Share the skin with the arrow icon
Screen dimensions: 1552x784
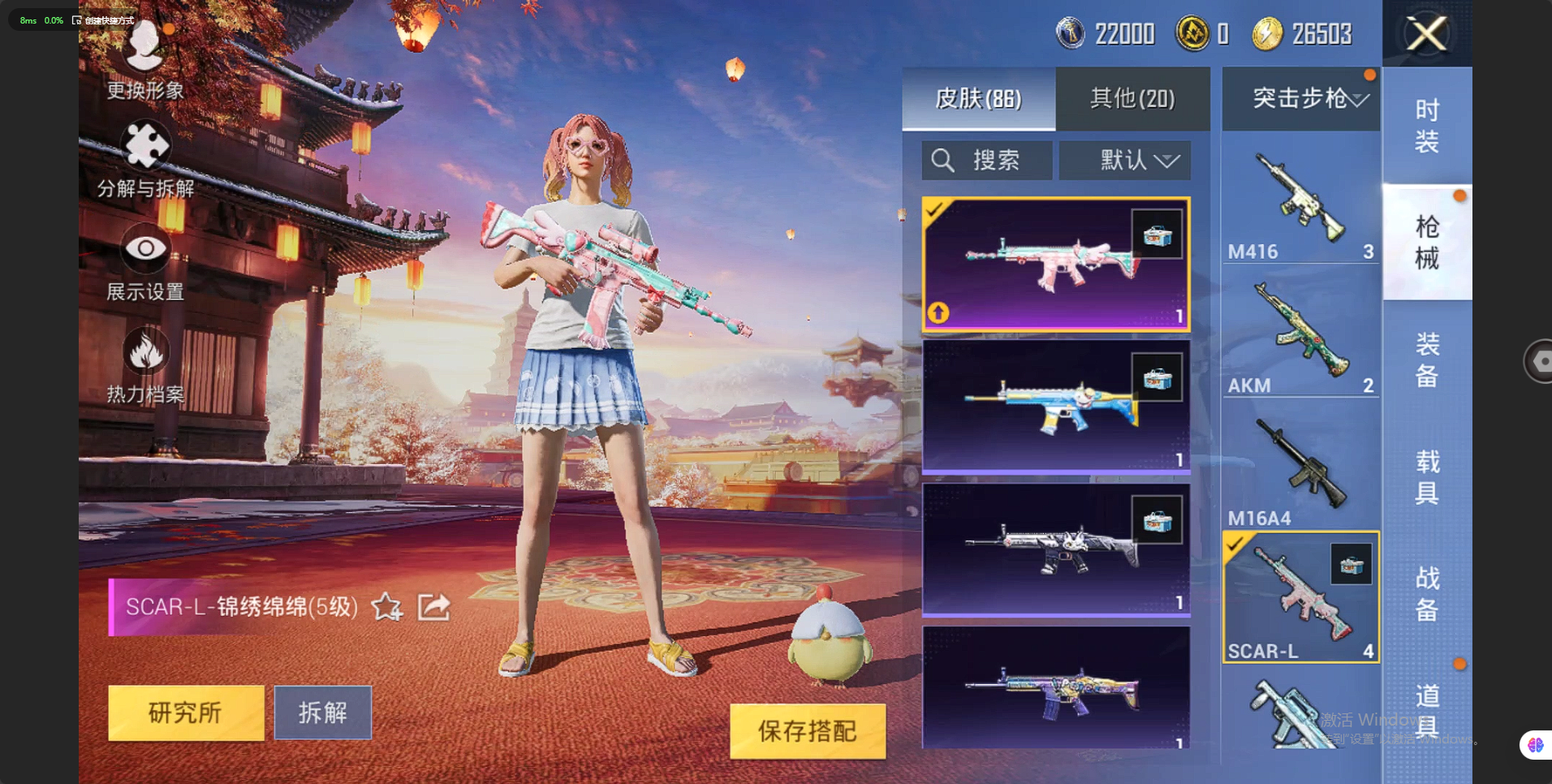point(434,606)
